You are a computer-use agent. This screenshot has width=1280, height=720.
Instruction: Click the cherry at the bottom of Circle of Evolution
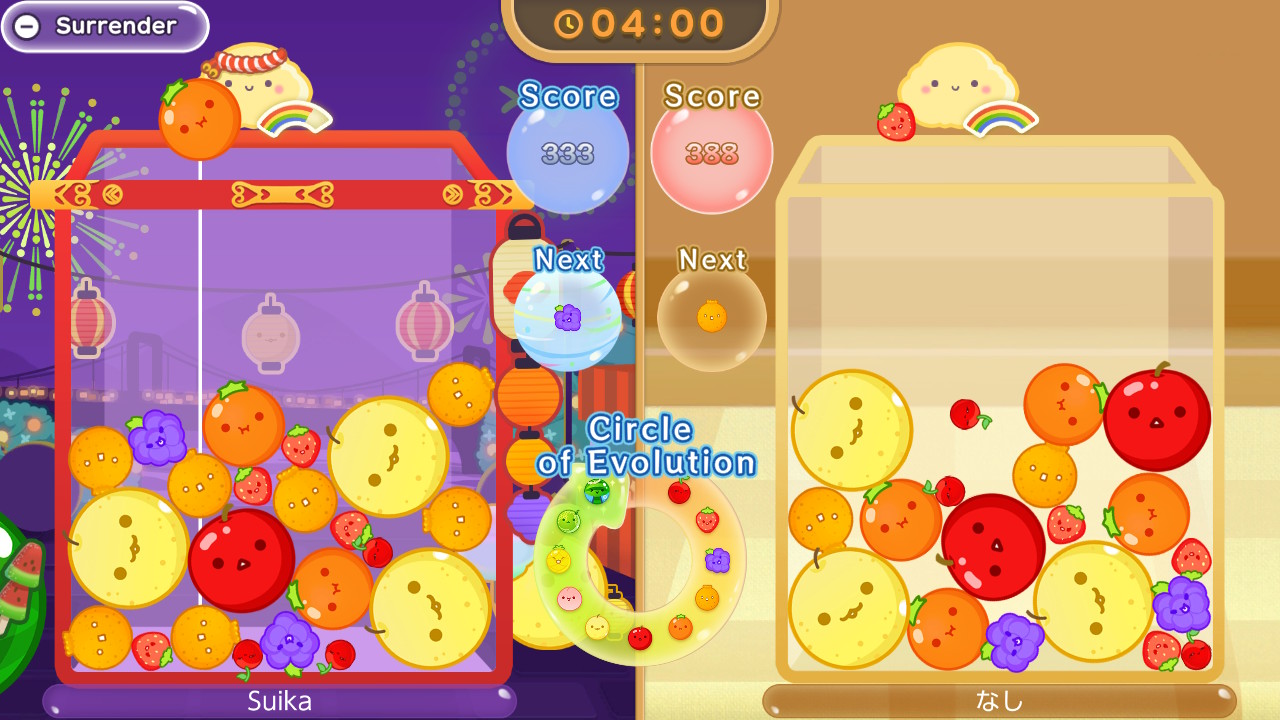coord(638,638)
